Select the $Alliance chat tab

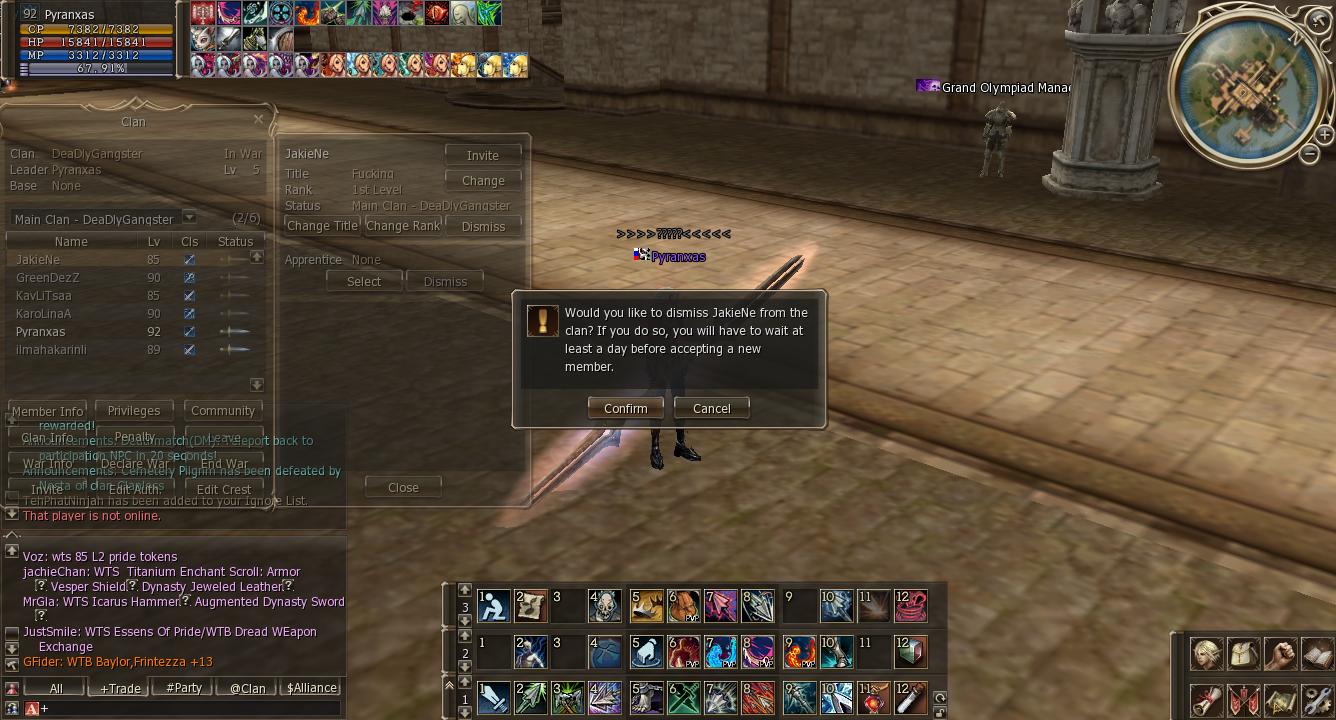pos(312,688)
